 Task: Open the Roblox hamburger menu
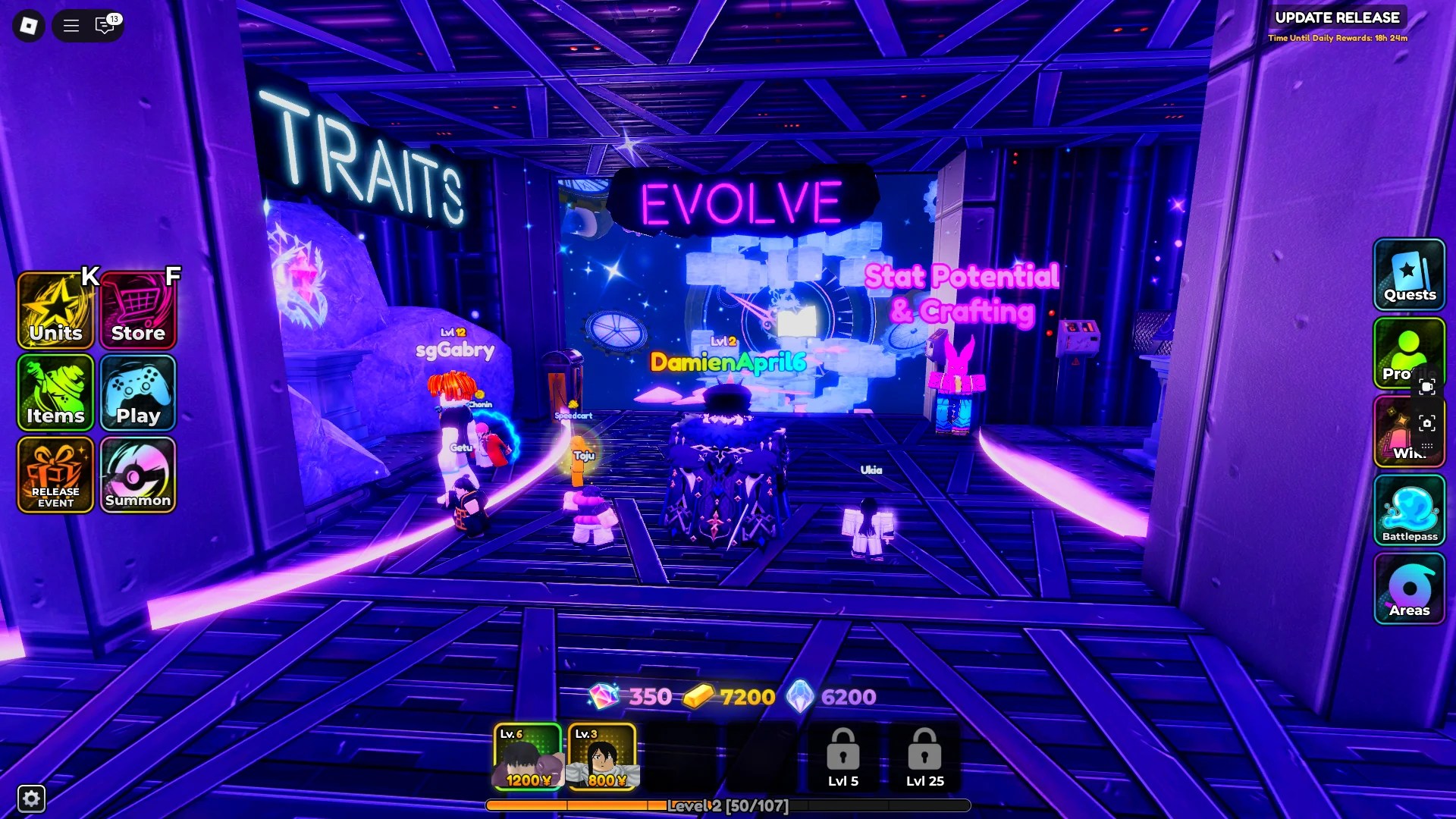coord(71,26)
